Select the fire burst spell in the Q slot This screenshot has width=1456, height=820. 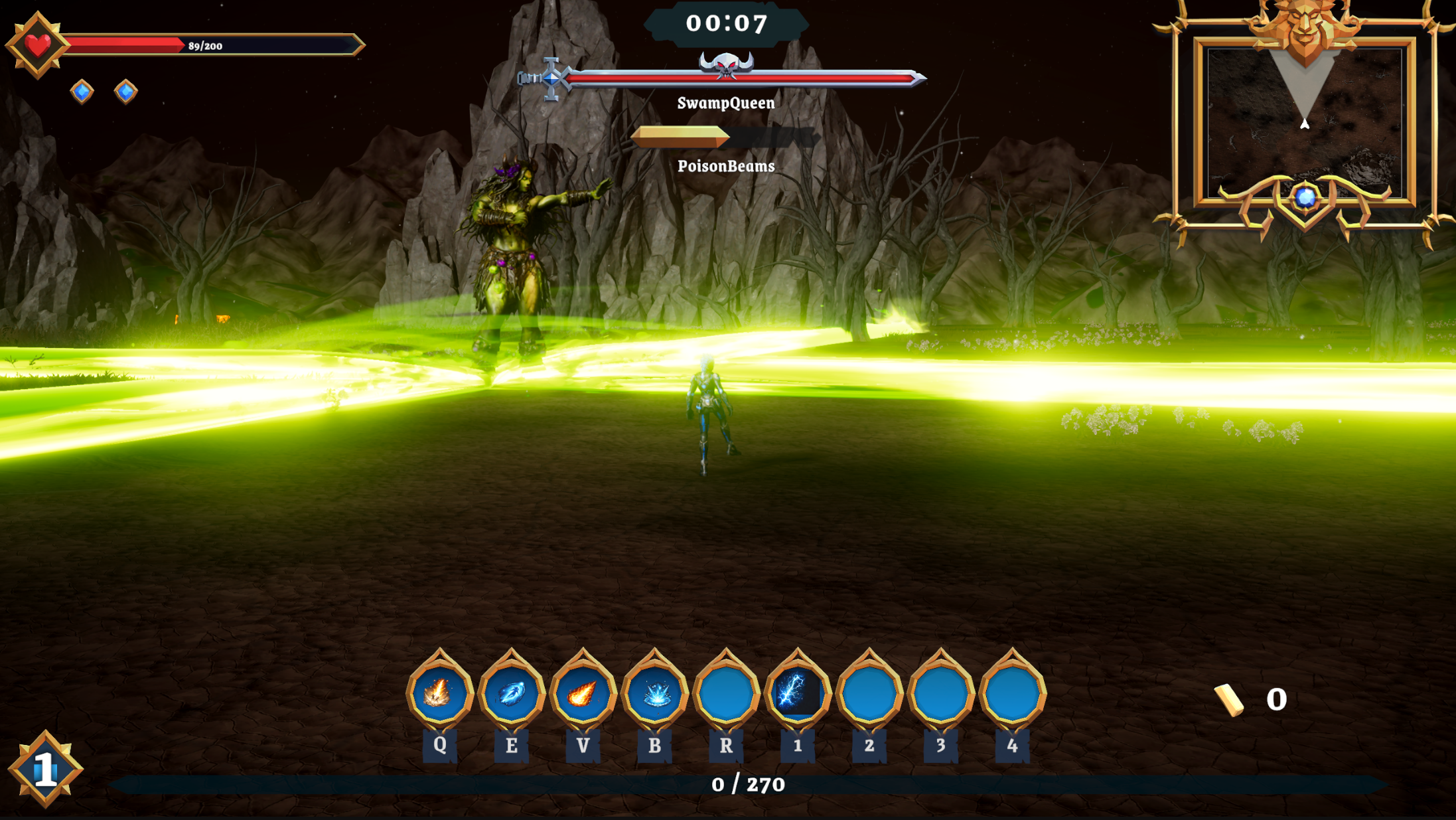pyautogui.click(x=440, y=693)
